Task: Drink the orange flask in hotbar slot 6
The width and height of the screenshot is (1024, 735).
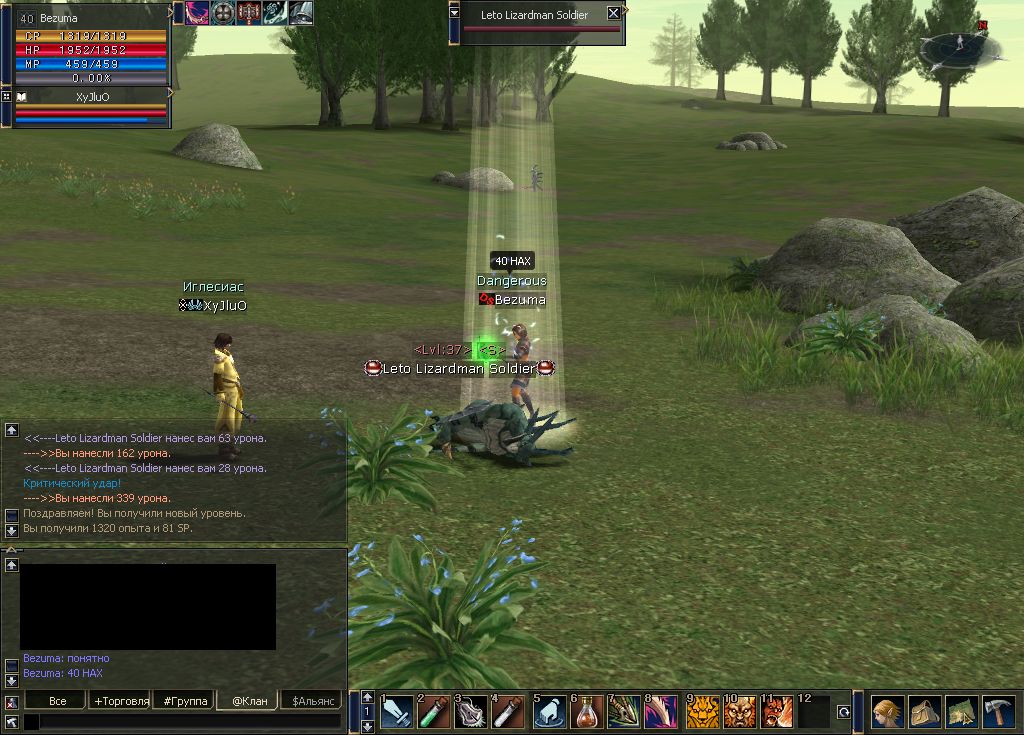Action: (x=586, y=713)
